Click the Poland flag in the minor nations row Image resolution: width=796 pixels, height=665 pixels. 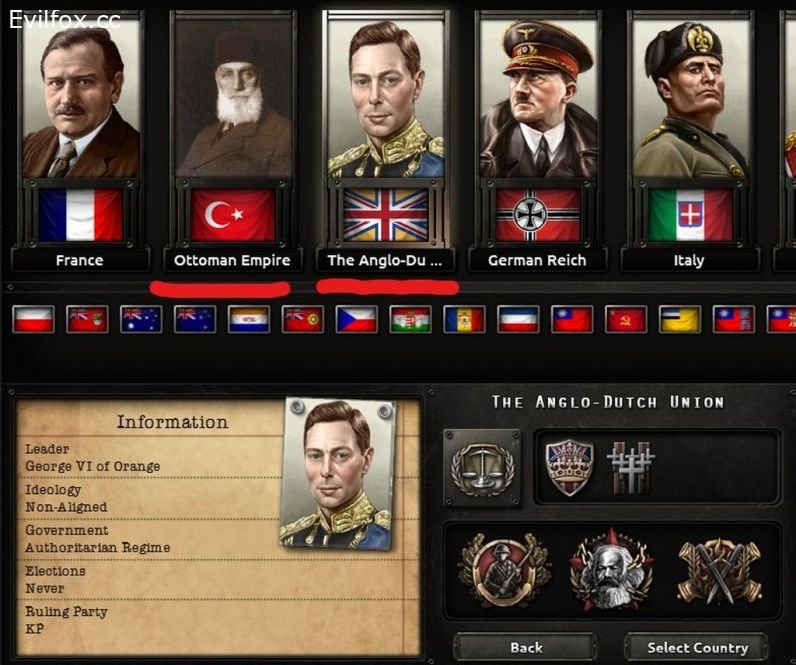(32, 319)
